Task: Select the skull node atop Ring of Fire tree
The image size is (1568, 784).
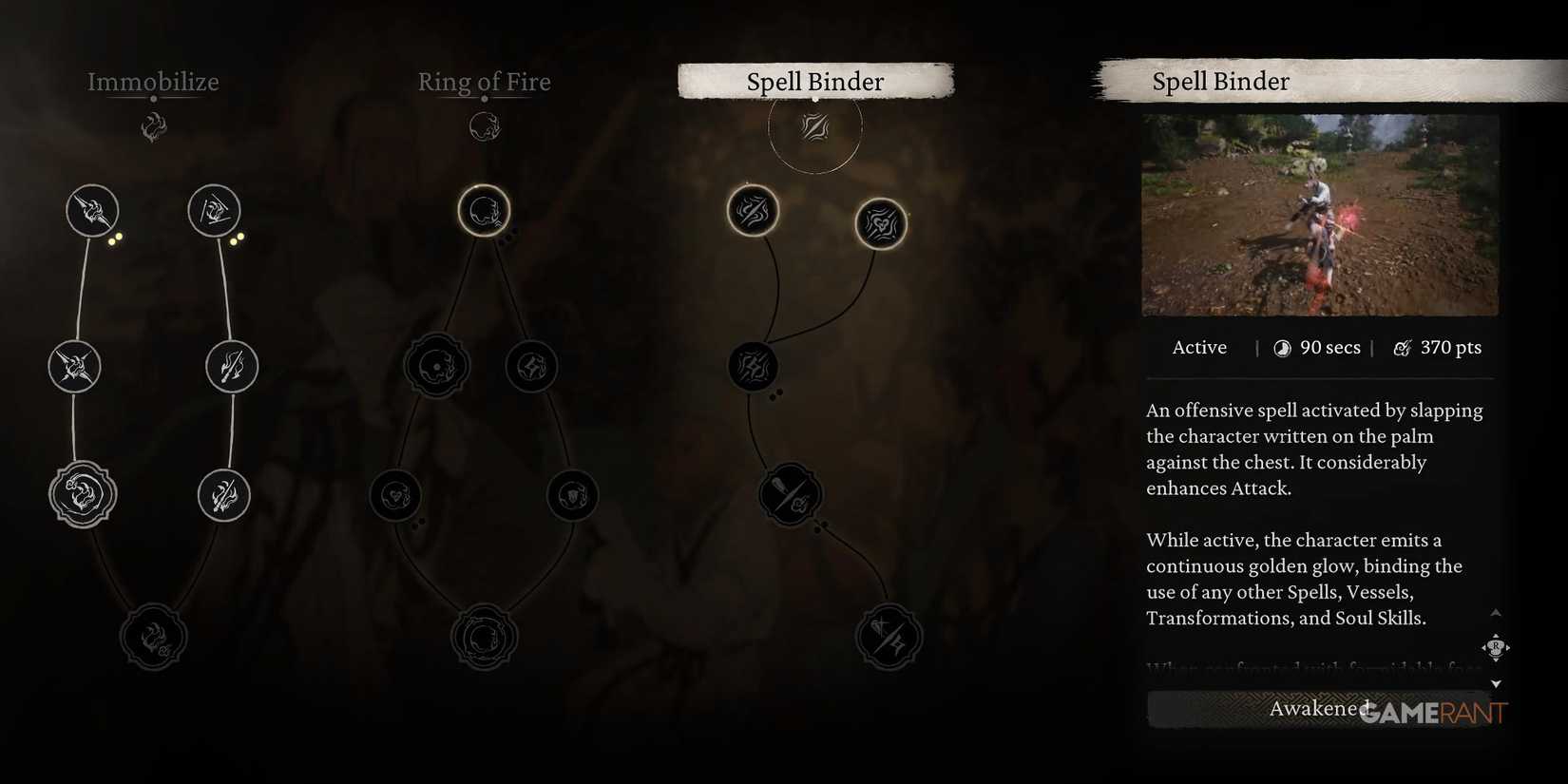Action: point(485,211)
